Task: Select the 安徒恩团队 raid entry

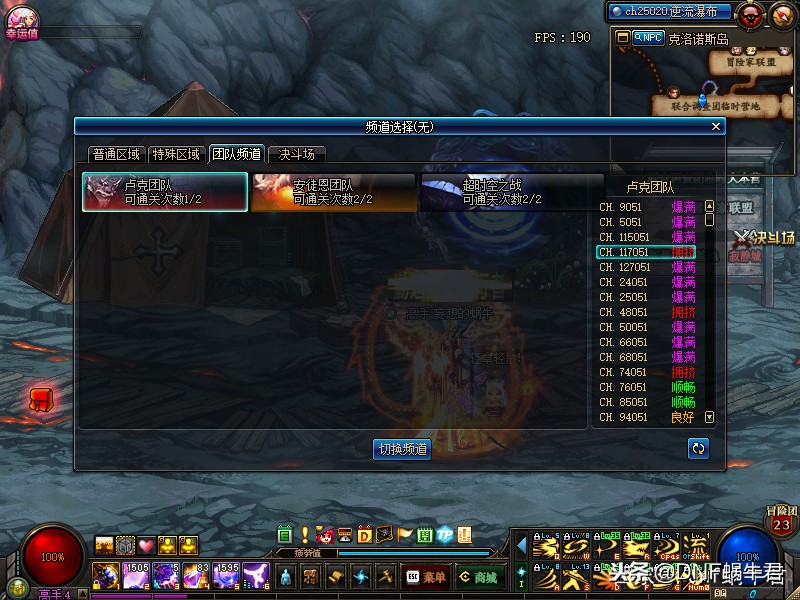Action: click(x=333, y=192)
